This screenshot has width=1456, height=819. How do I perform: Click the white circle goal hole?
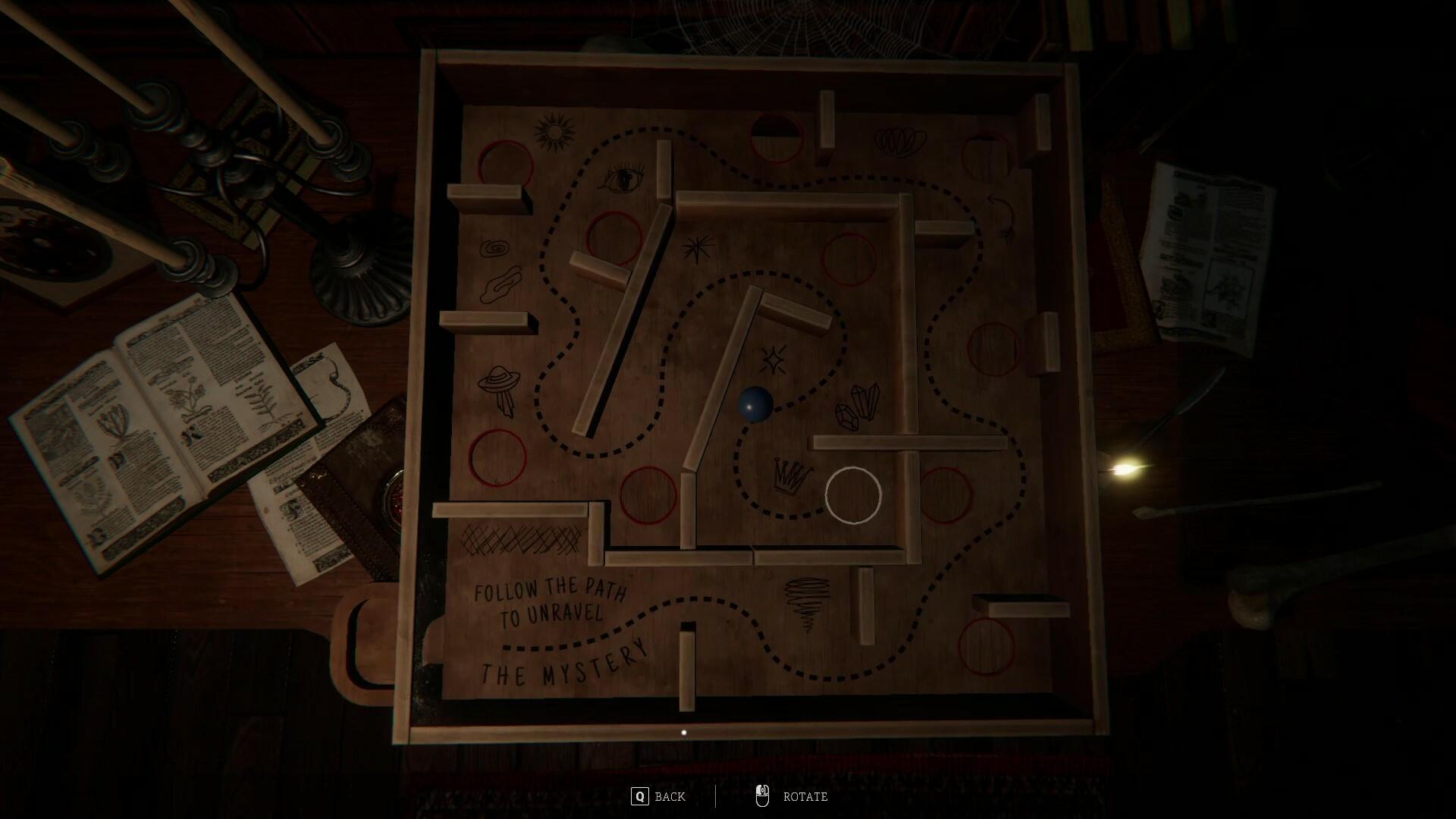[x=854, y=494]
